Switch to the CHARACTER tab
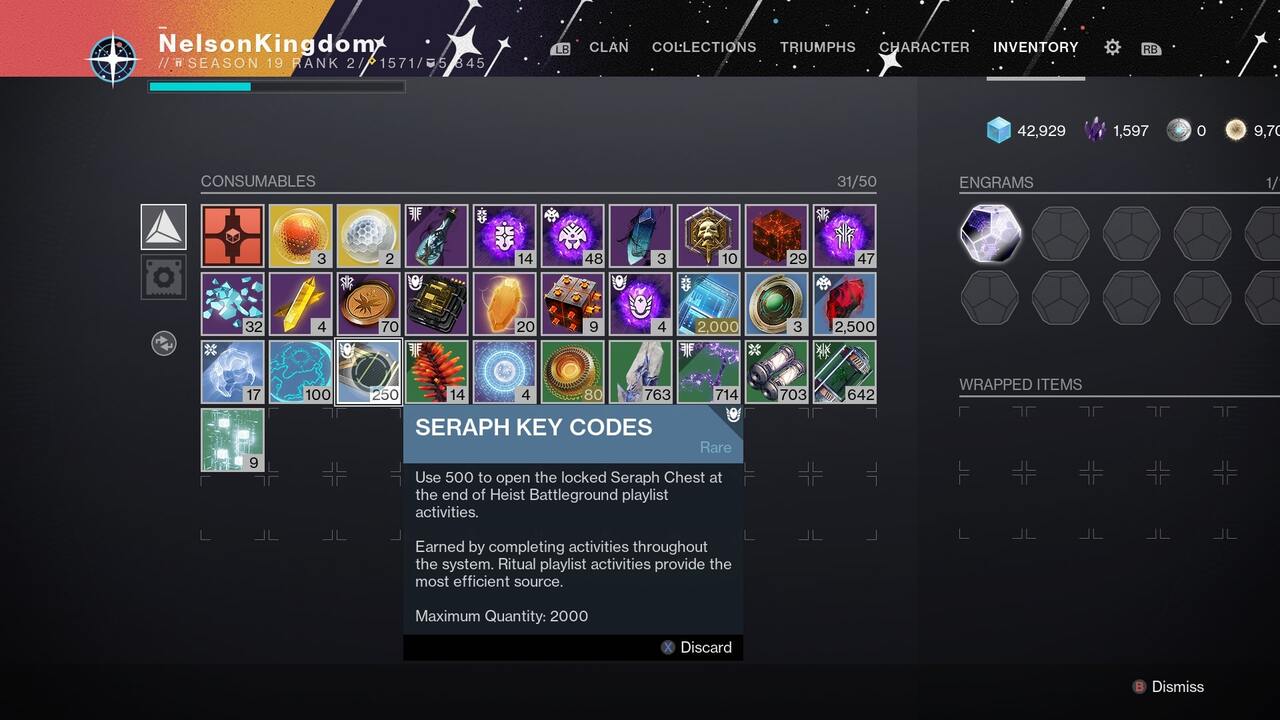Viewport: 1280px width, 720px height. tap(924, 47)
